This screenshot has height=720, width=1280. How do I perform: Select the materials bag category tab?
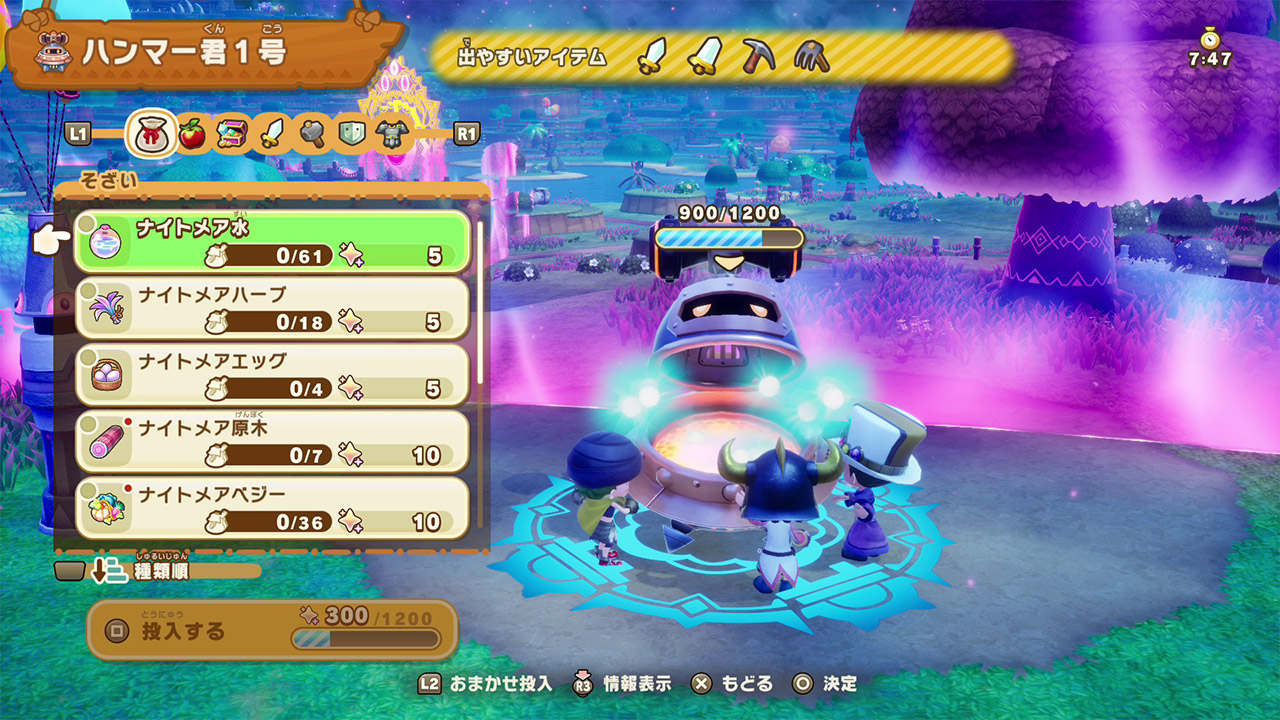151,133
